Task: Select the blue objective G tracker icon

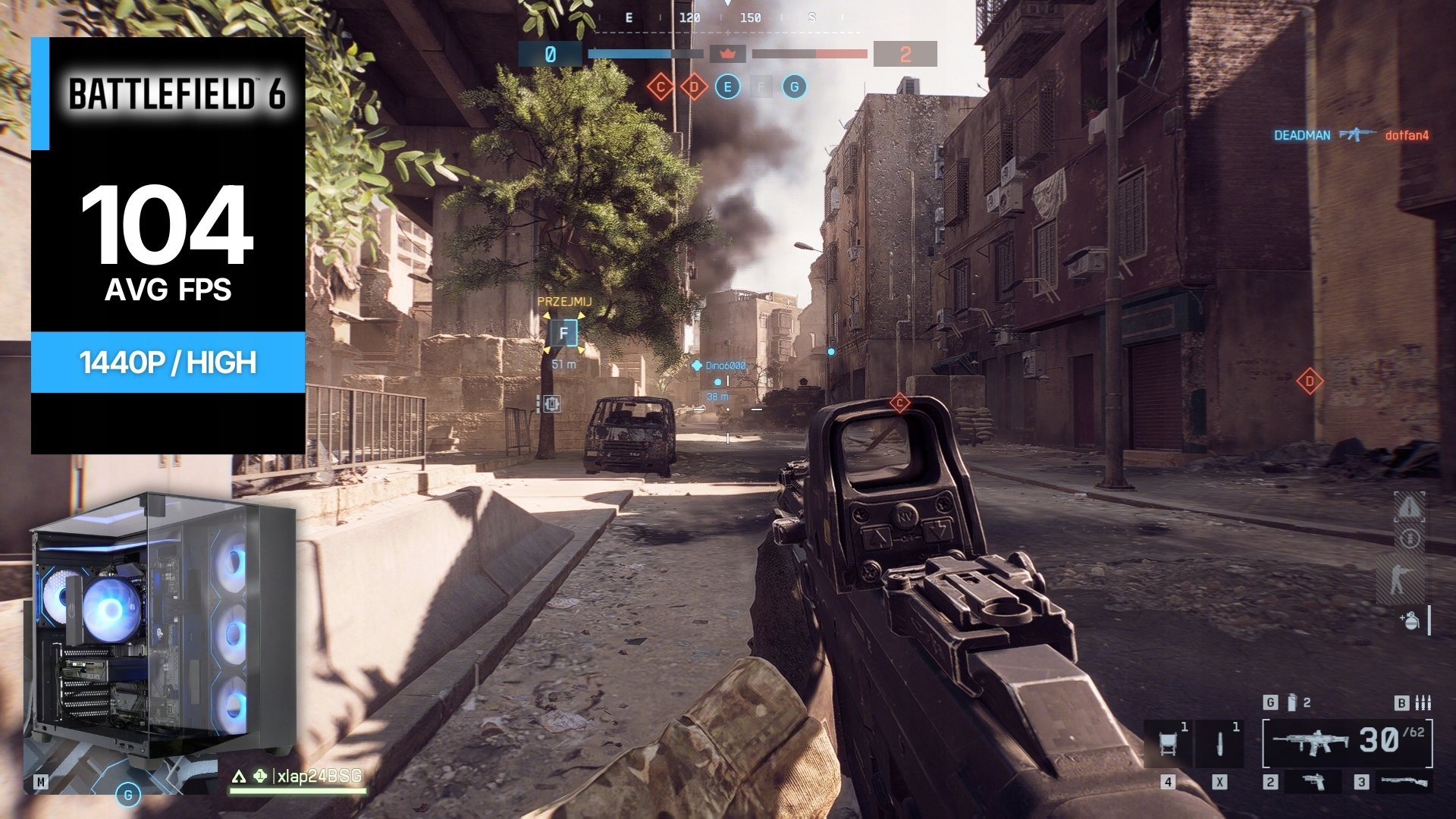Action: coord(794,87)
